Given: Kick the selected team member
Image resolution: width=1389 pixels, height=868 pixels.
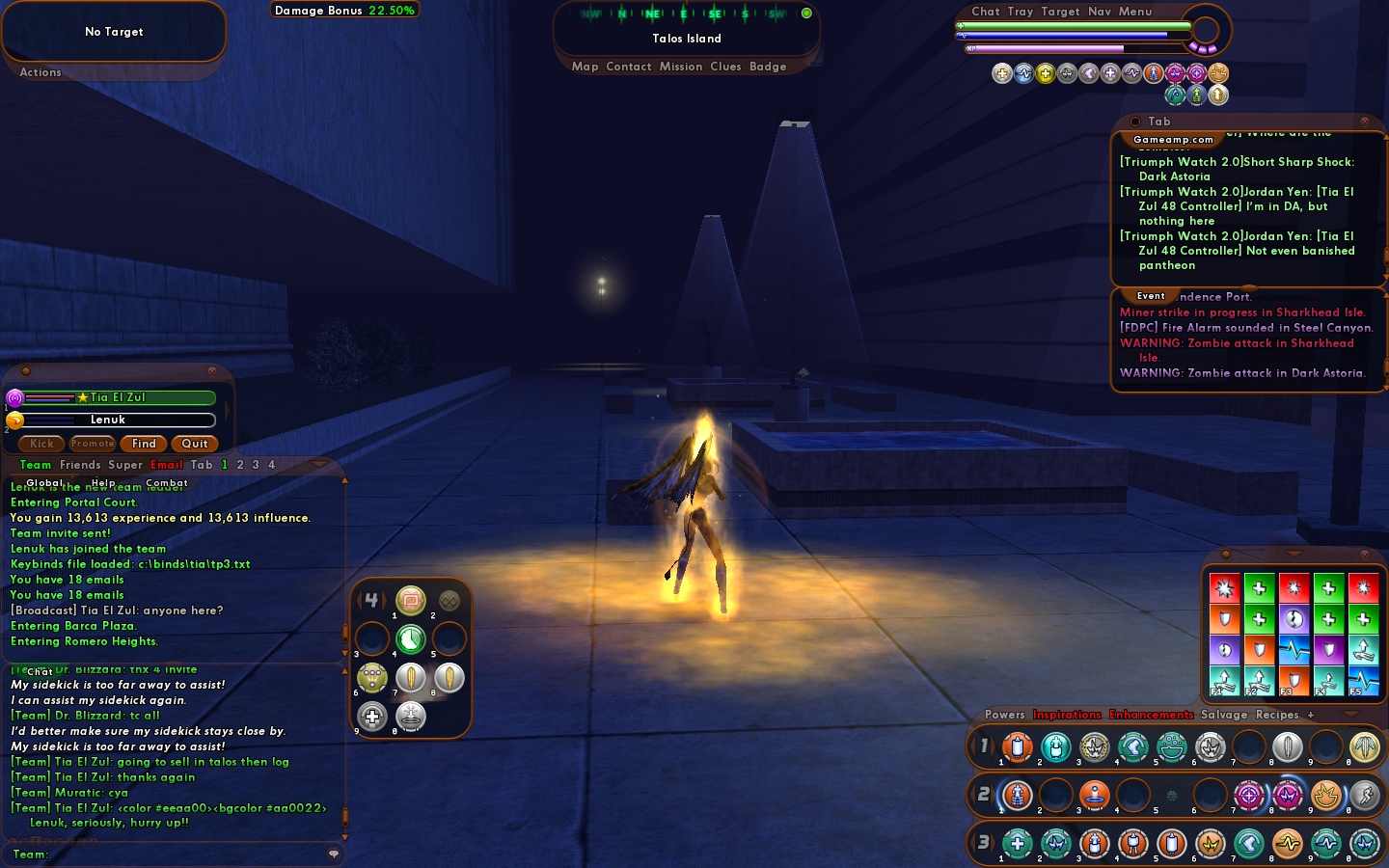Looking at the screenshot, I should (x=41, y=444).
